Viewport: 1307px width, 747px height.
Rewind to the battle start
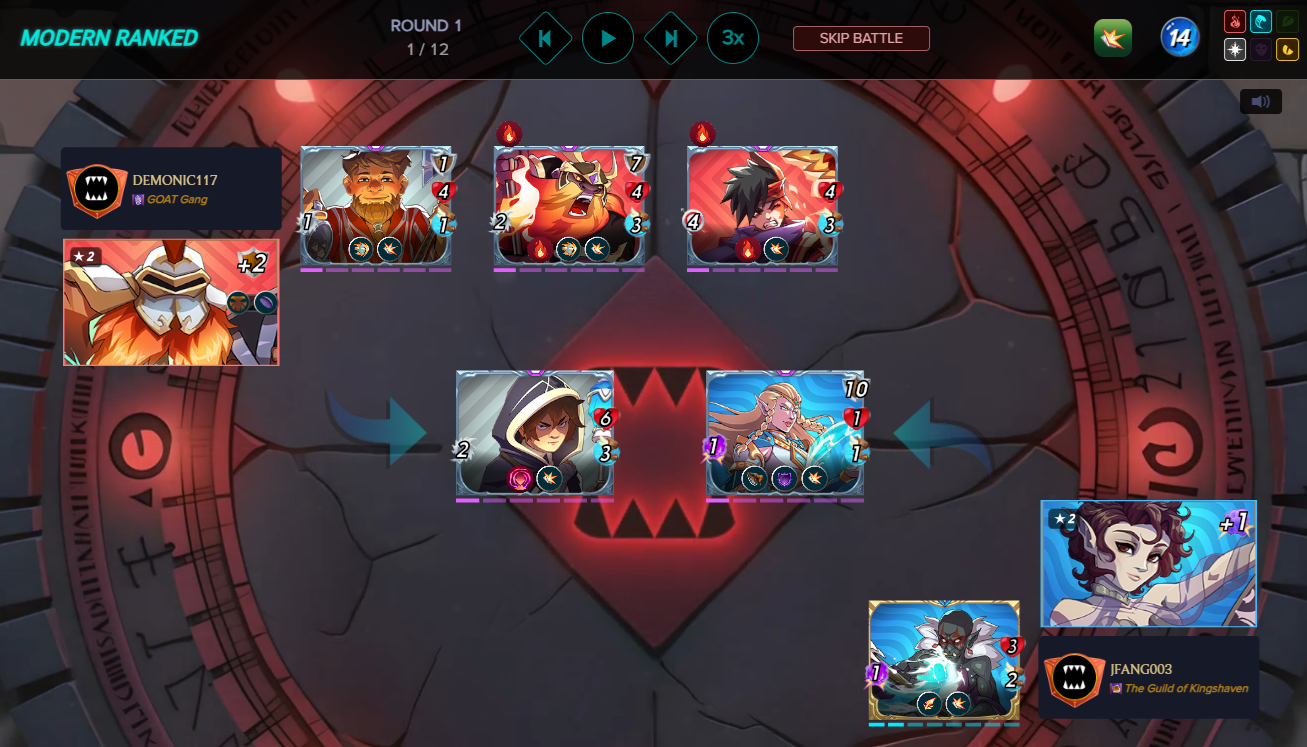point(546,38)
